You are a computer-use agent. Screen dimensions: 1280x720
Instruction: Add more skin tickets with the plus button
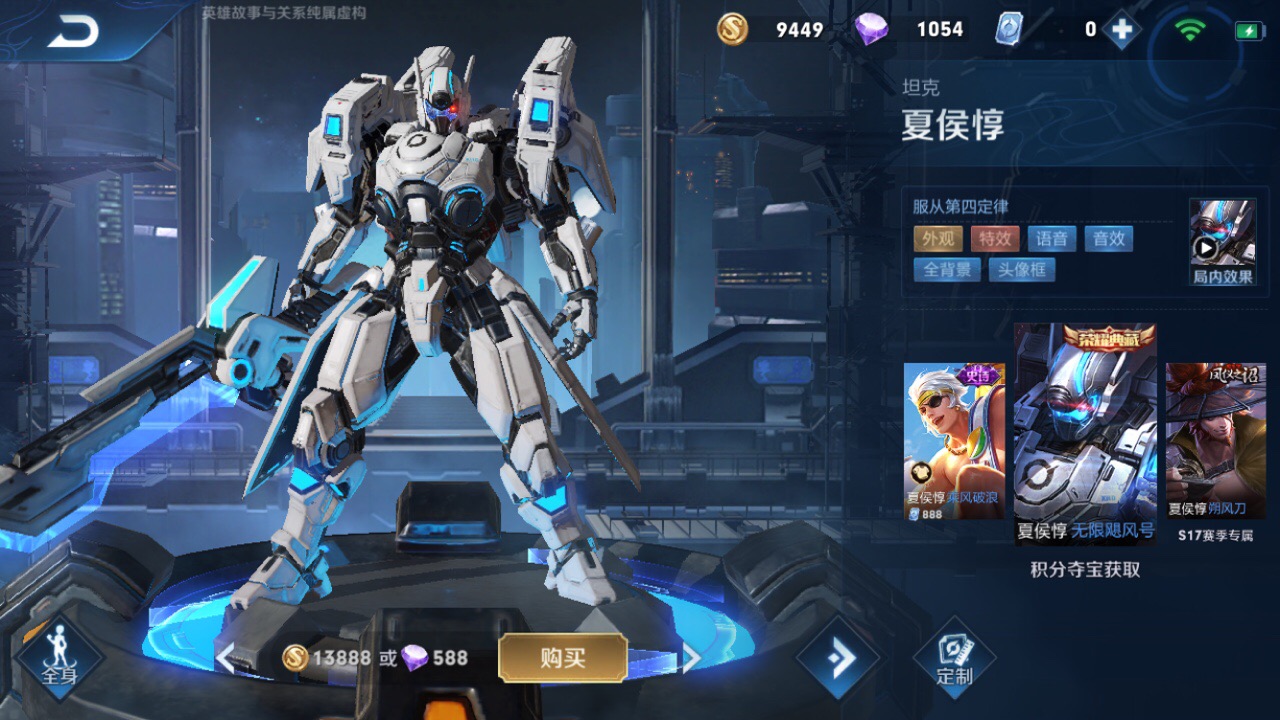coord(1122,30)
